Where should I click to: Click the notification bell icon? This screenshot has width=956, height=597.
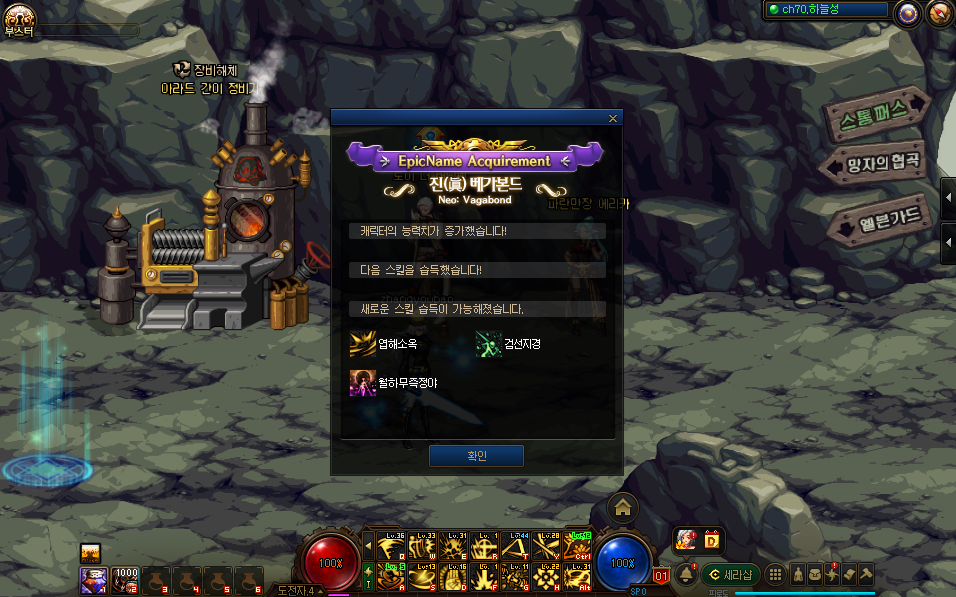(686, 575)
